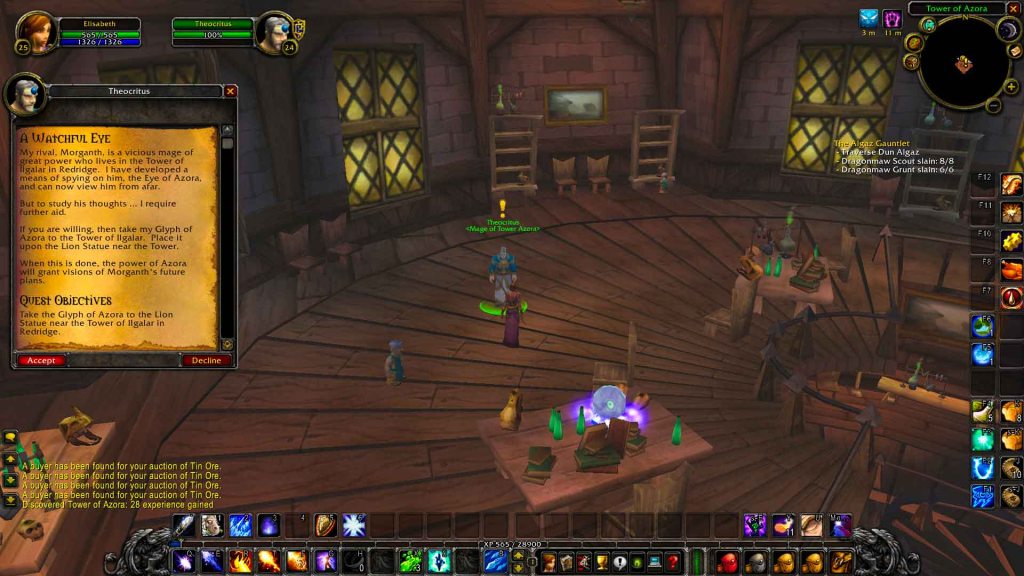Close the Theocritus quest window

click(x=231, y=91)
